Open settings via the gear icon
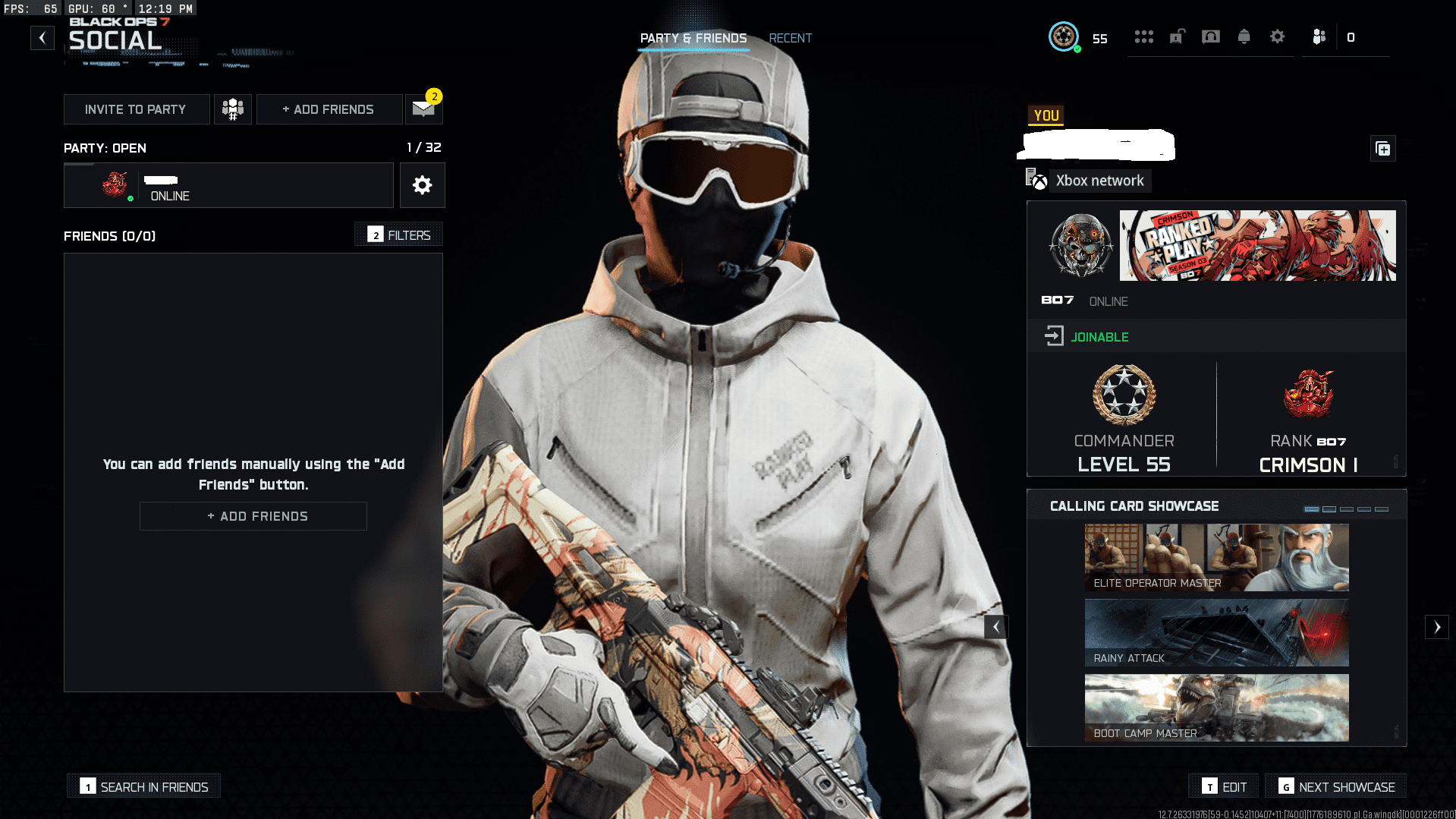Screen dimensions: 1456x819 pyautogui.click(x=1277, y=36)
